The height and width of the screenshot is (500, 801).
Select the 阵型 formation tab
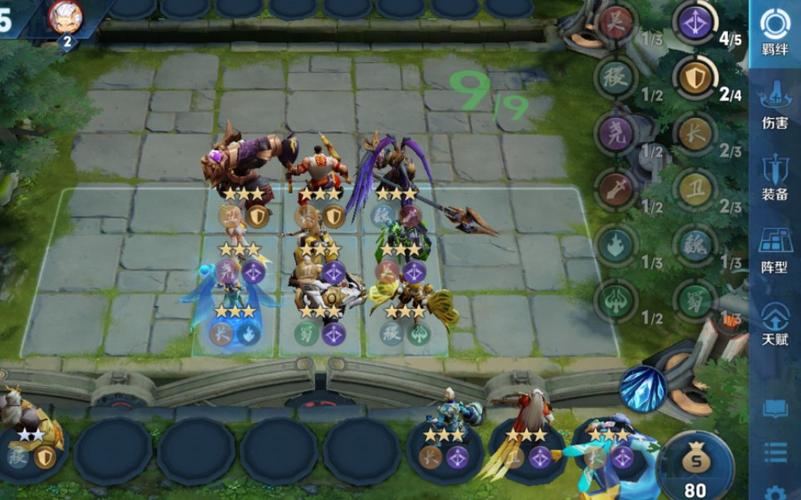tap(775, 247)
